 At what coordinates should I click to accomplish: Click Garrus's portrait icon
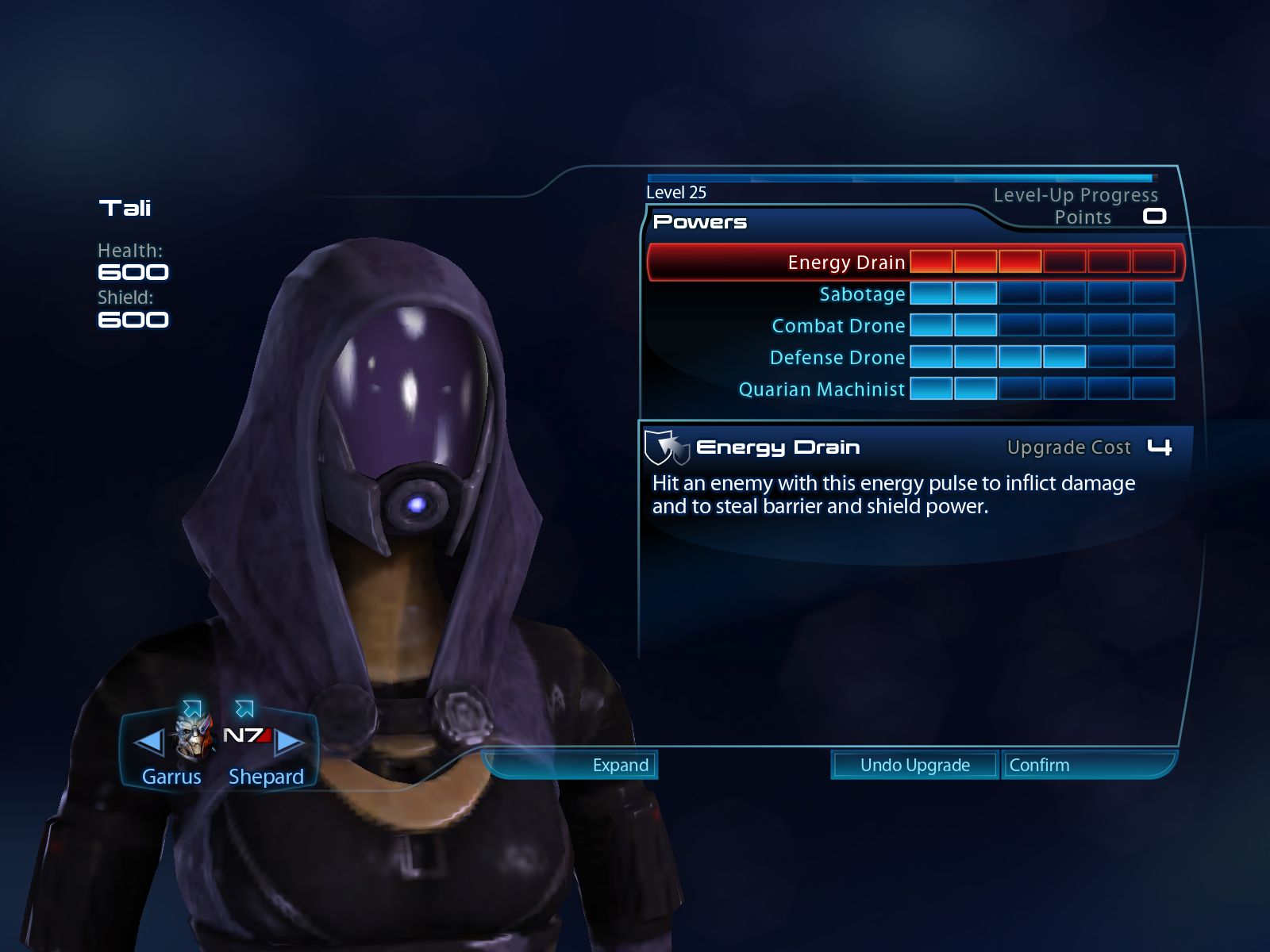(x=194, y=735)
